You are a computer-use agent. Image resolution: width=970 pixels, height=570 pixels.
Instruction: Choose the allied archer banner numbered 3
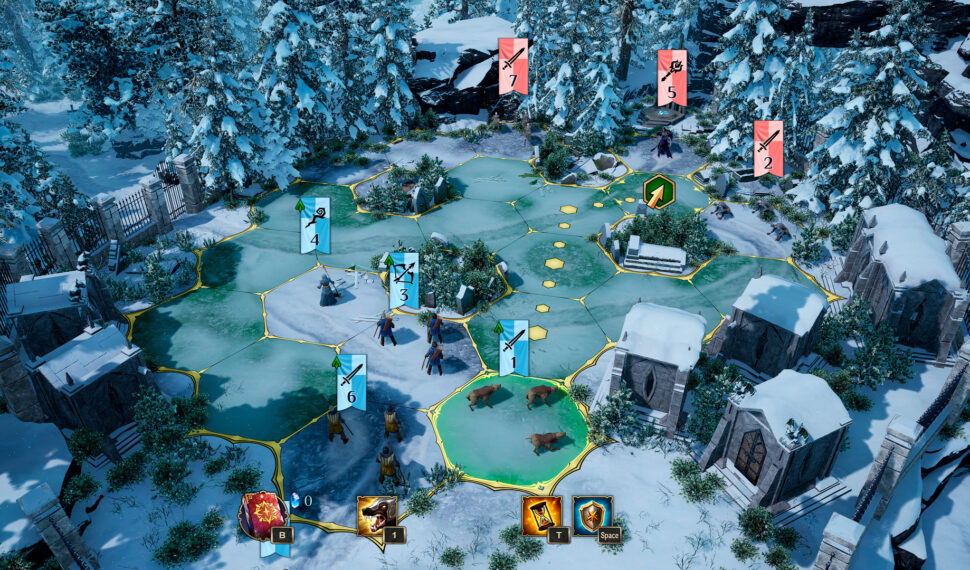pyautogui.click(x=404, y=280)
